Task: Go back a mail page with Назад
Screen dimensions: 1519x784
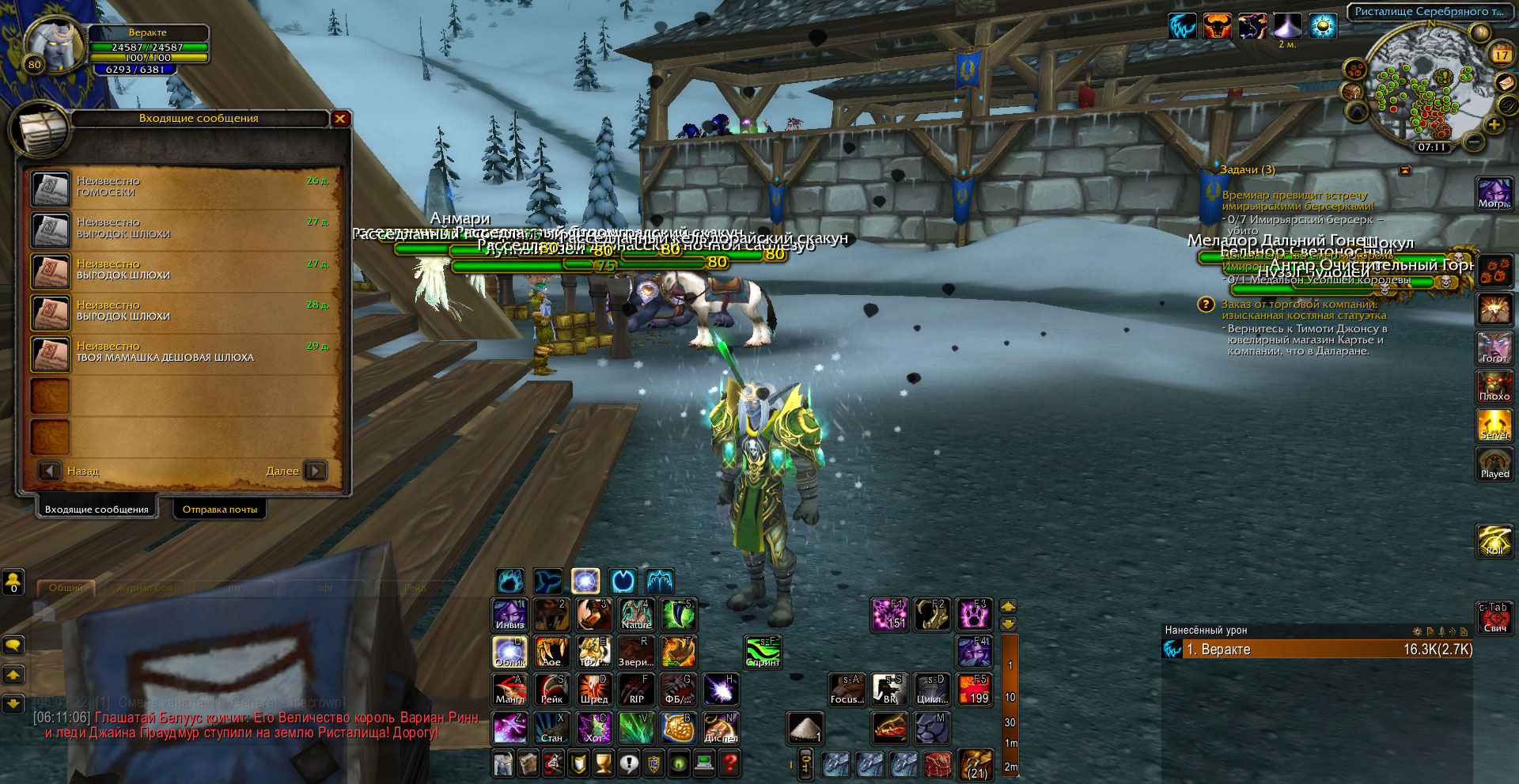Action: [x=51, y=471]
